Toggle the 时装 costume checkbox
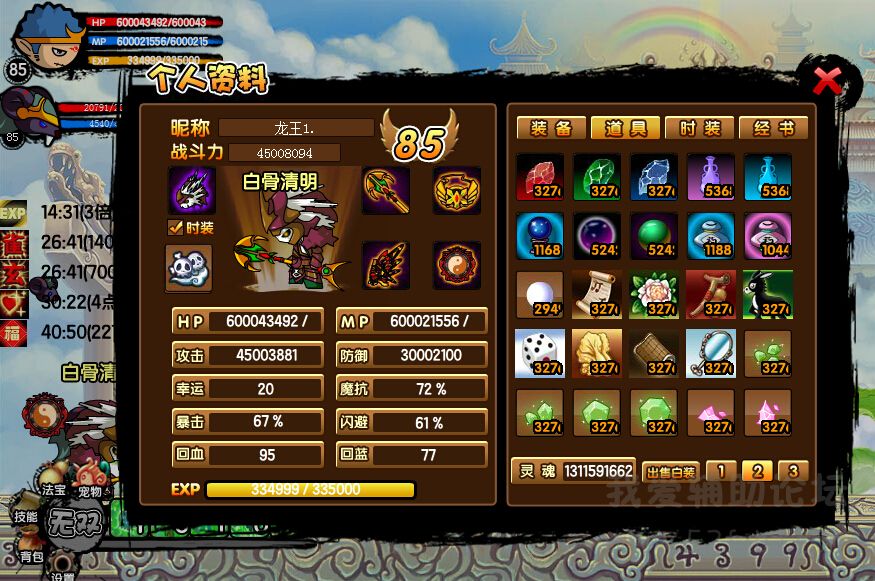Image resolution: width=875 pixels, height=581 pixels. pos(174,228)
